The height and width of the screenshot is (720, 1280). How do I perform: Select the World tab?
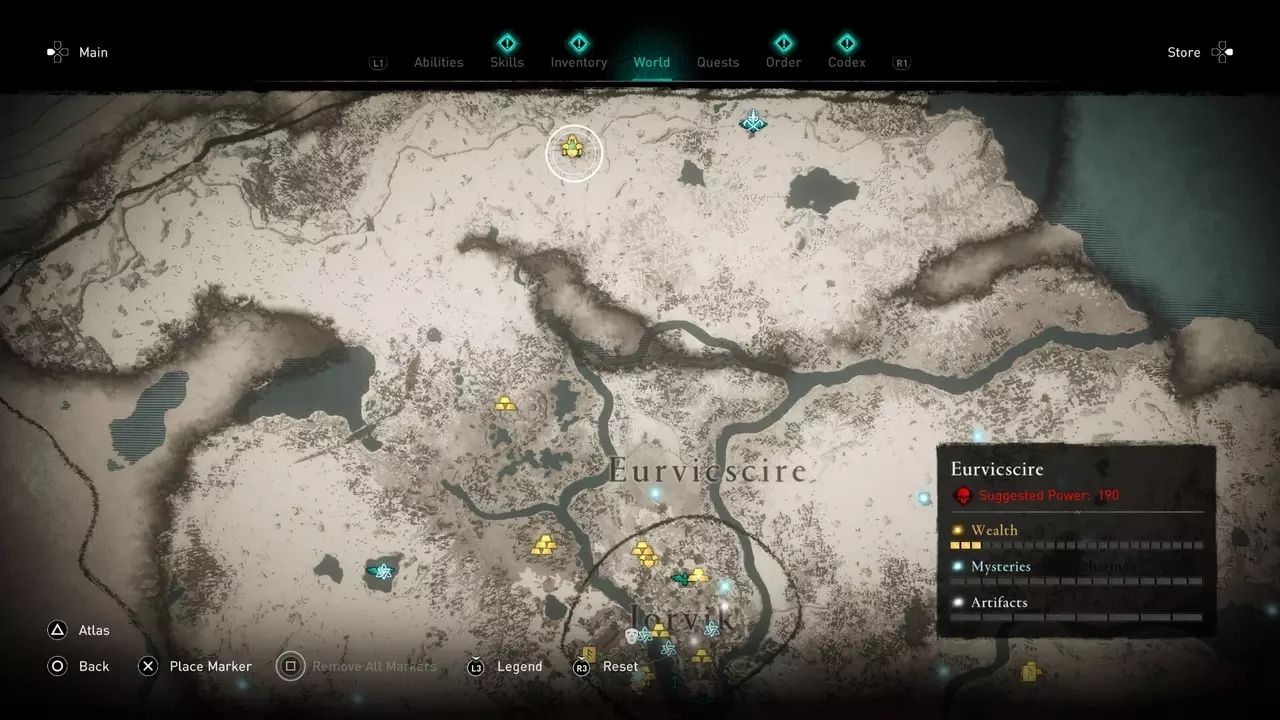coord(652,62)
